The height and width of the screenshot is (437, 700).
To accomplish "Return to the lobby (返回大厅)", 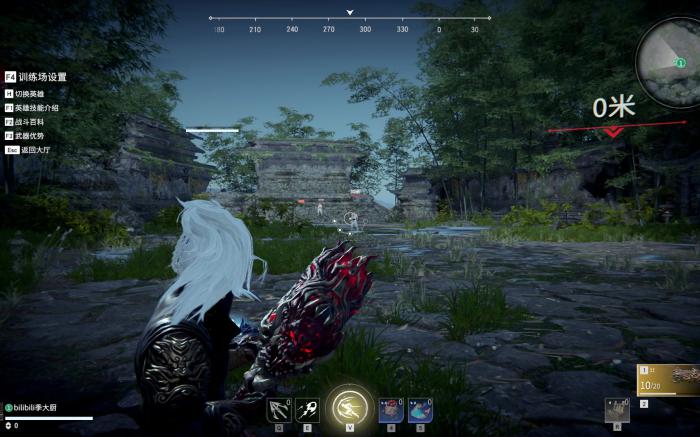I will (x=33, y=150).
